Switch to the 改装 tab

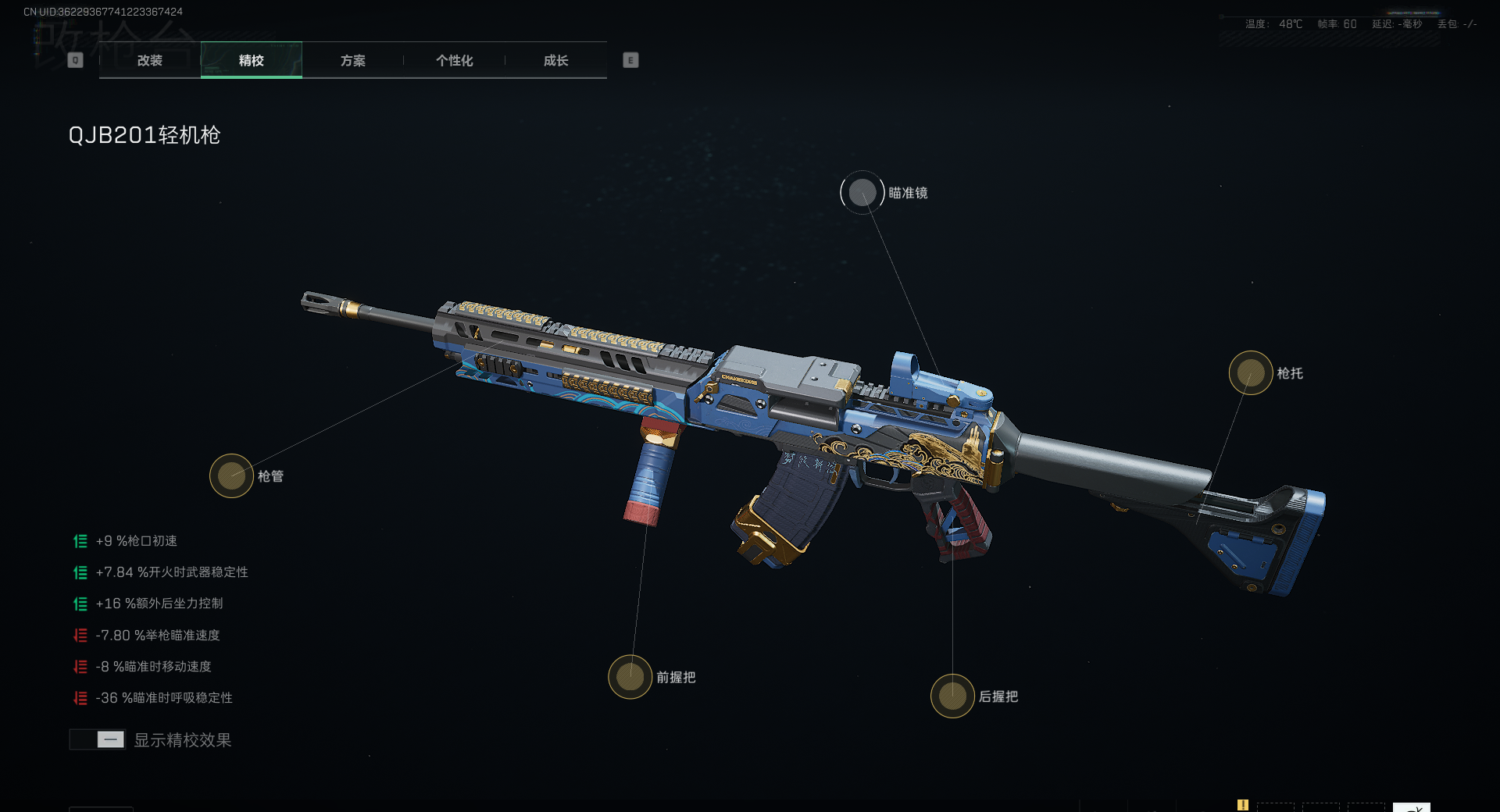[x=150, y=60]
